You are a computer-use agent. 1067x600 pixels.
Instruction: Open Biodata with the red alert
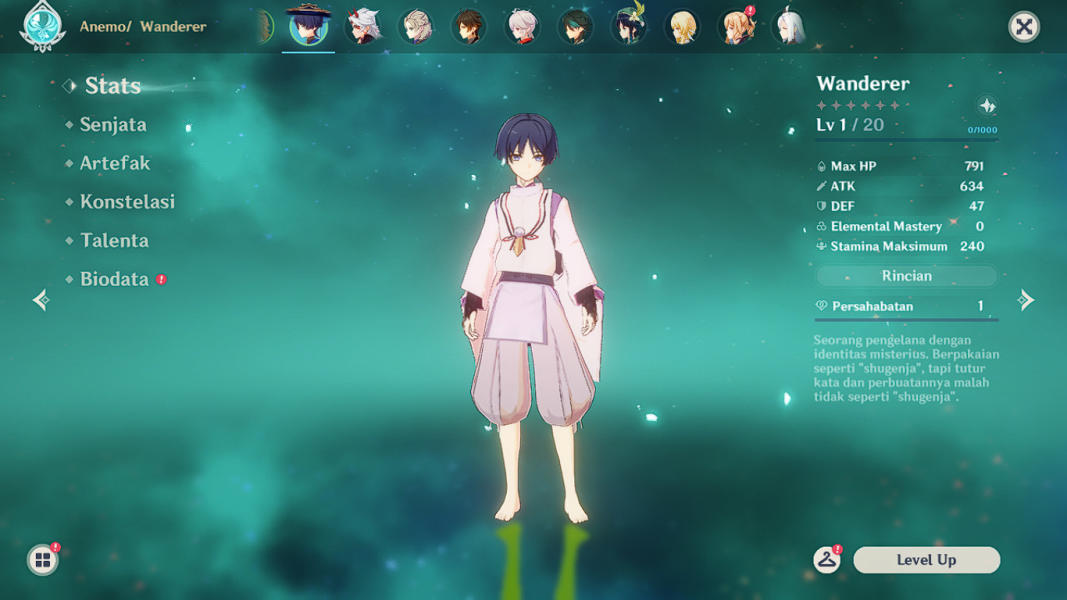(x=114, y=280)
